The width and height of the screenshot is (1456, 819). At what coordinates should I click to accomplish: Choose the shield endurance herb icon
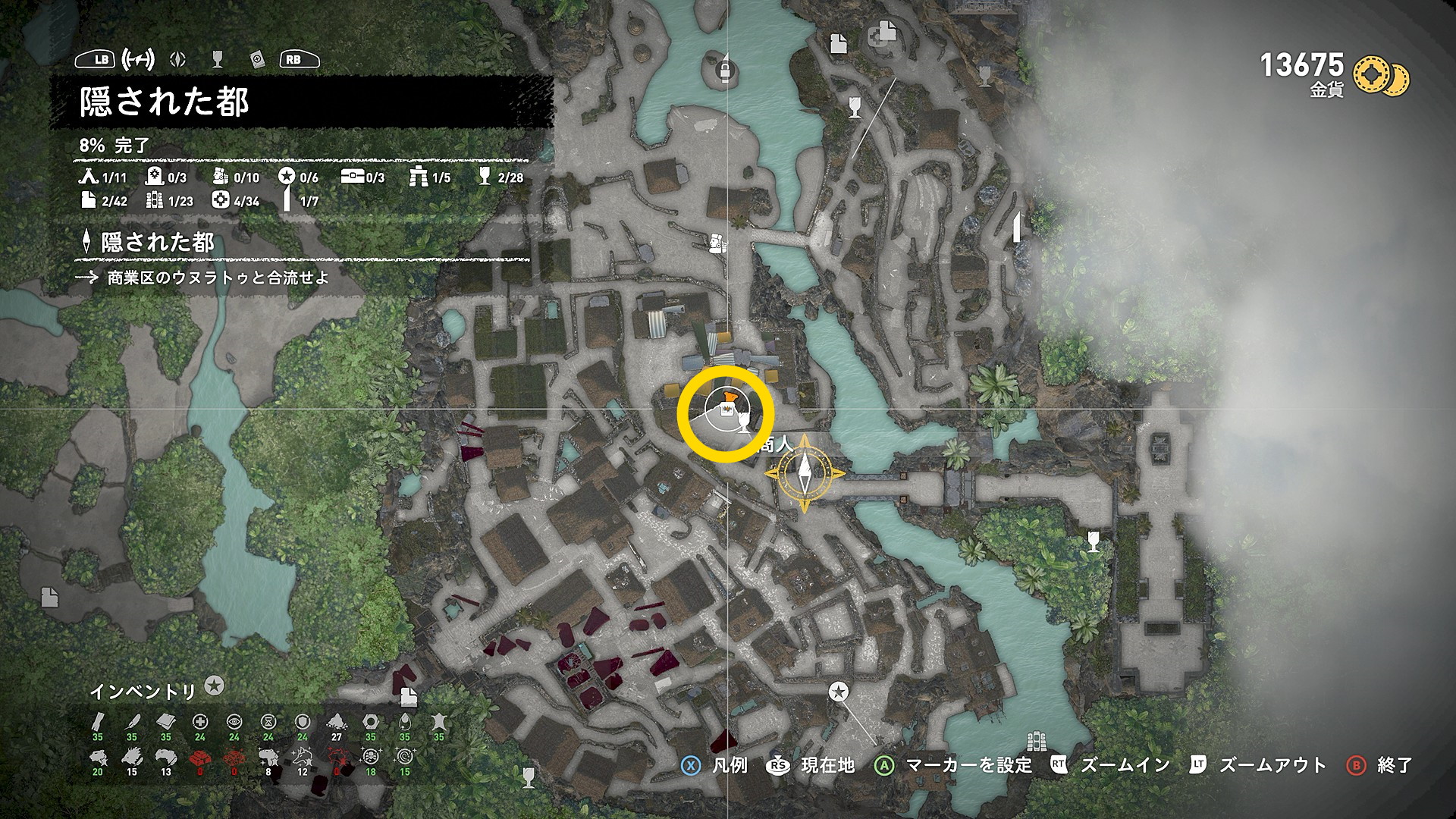point(303,721)
